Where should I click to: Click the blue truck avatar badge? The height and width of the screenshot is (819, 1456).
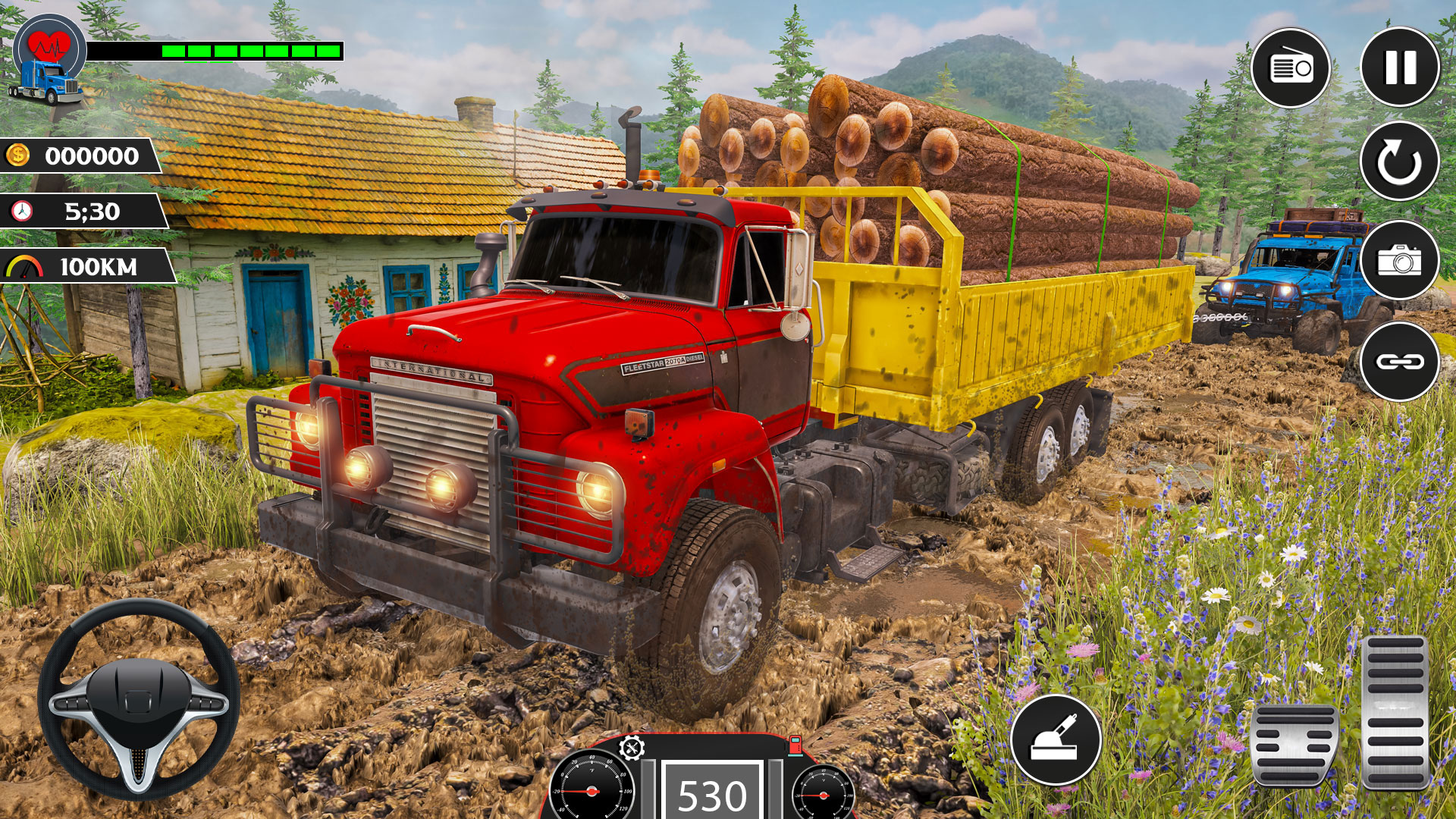[47, 82]
